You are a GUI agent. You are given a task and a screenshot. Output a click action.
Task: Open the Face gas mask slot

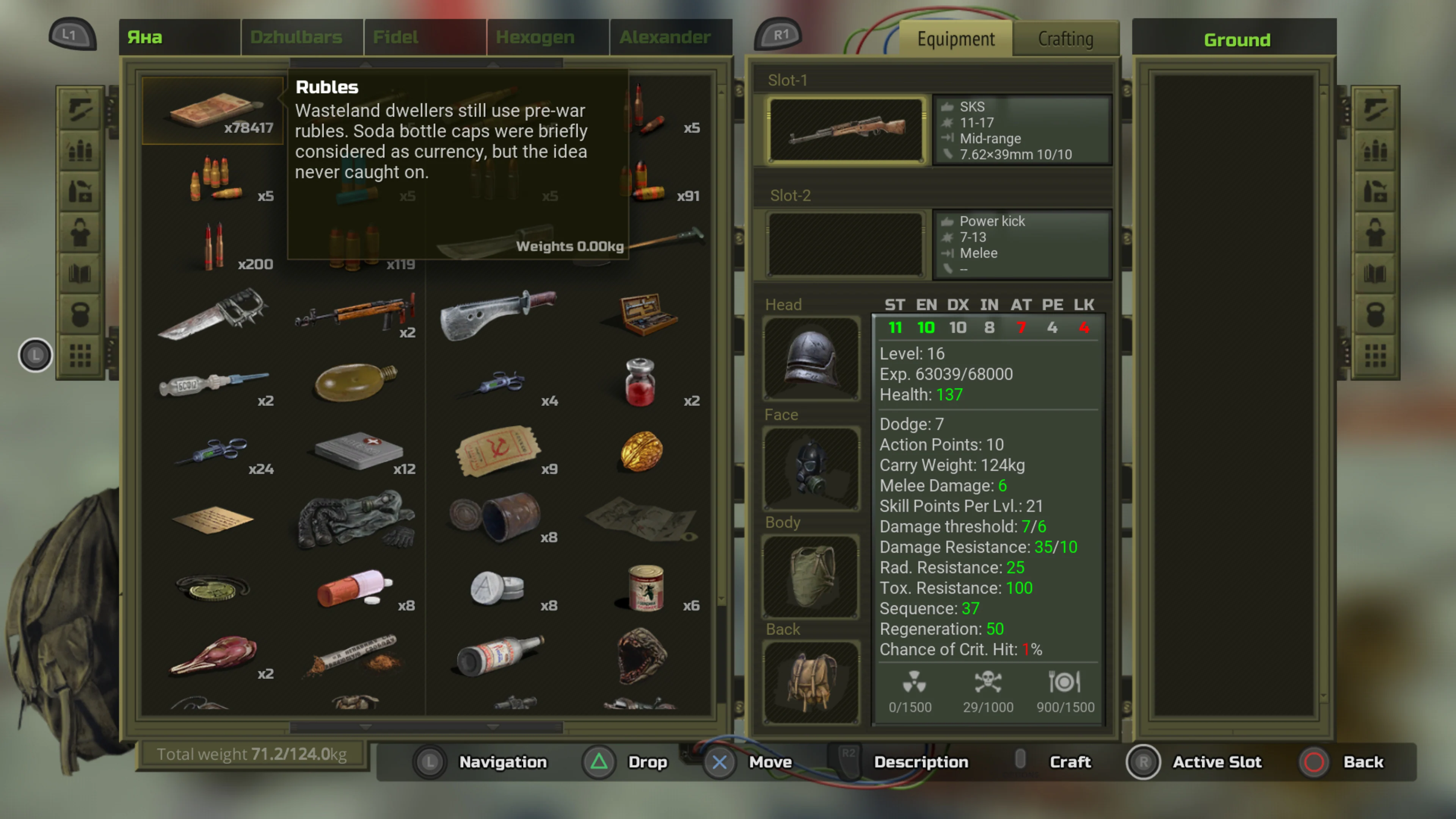[x=811, y=468]
